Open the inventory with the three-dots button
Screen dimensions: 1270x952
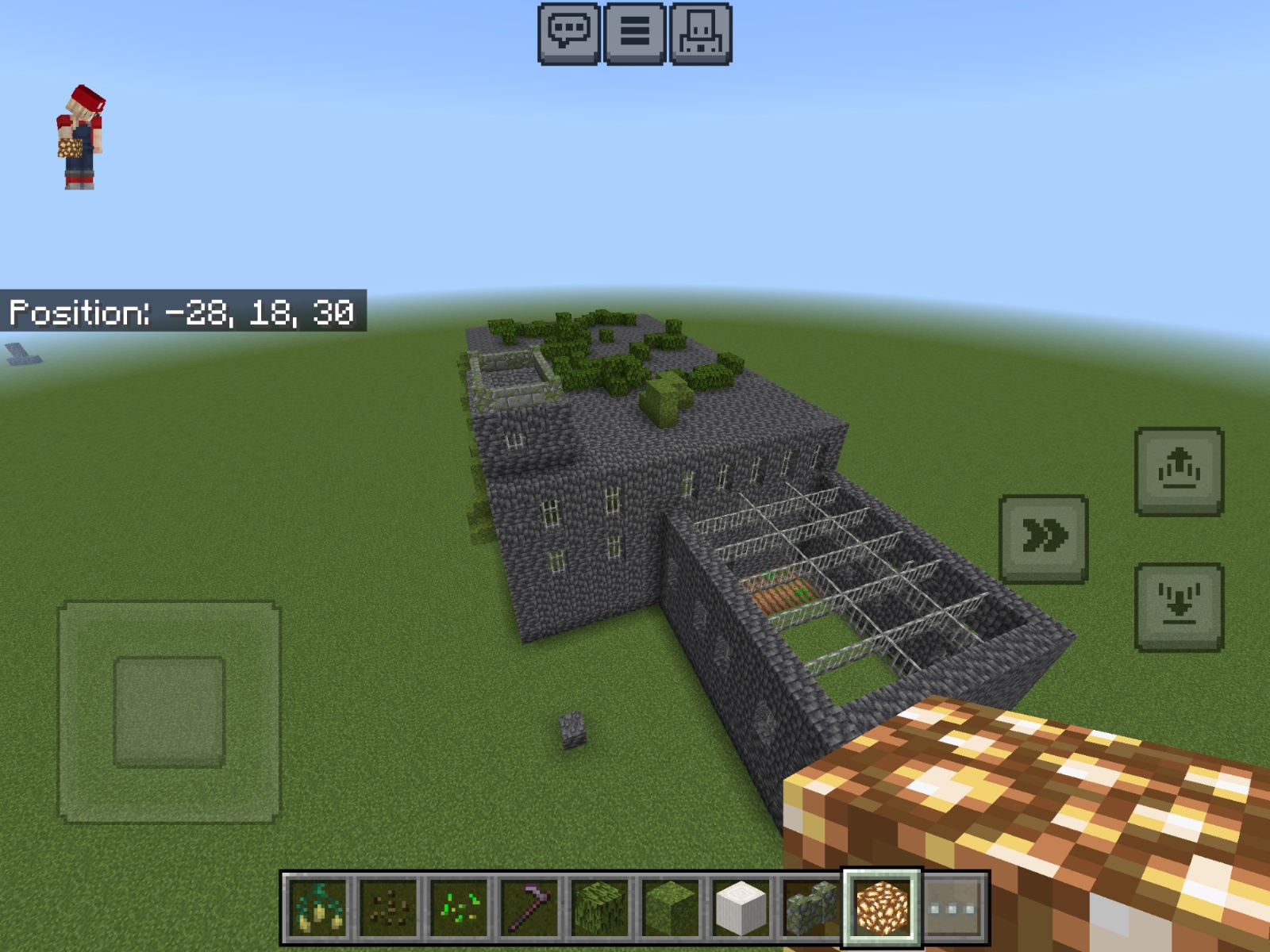(x=952, y=908)
